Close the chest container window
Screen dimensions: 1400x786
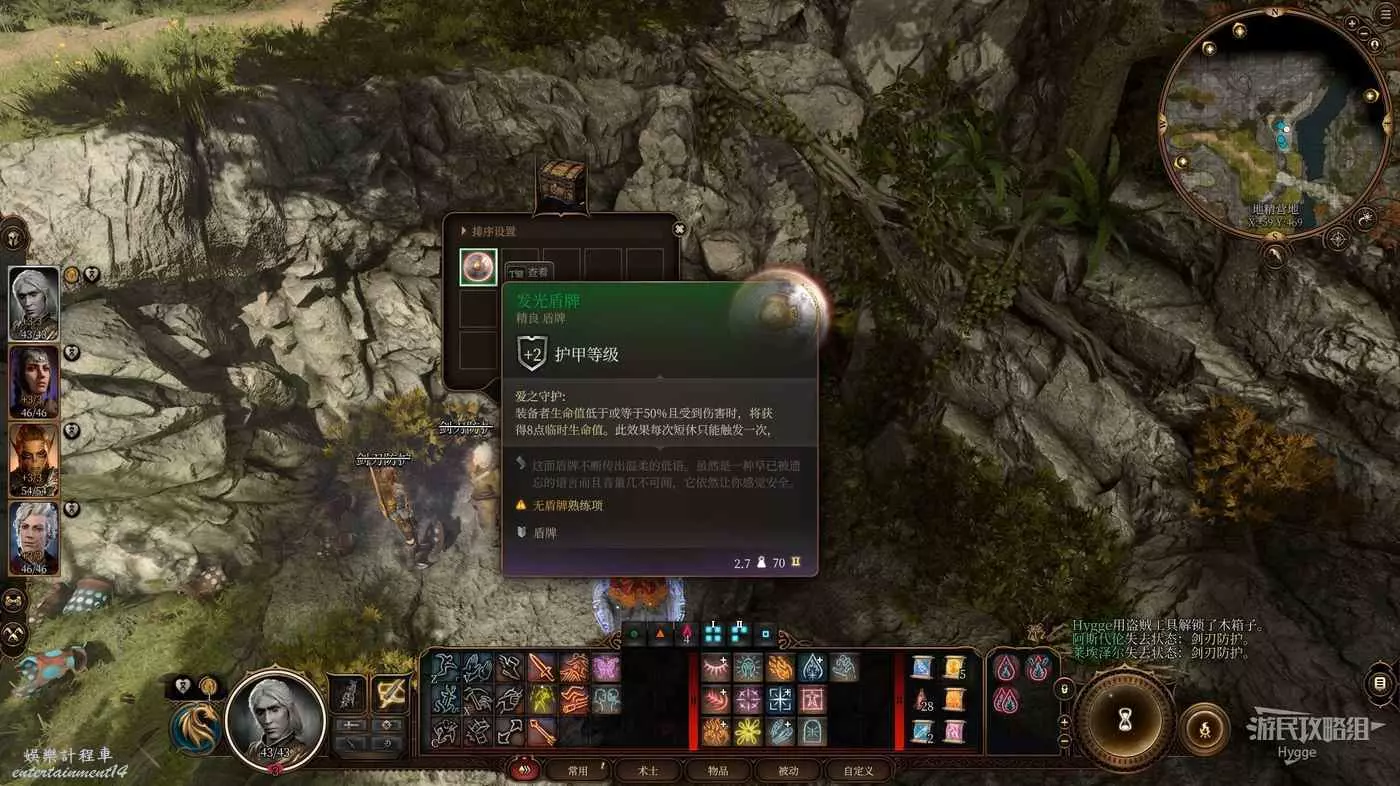click(680, 229)
